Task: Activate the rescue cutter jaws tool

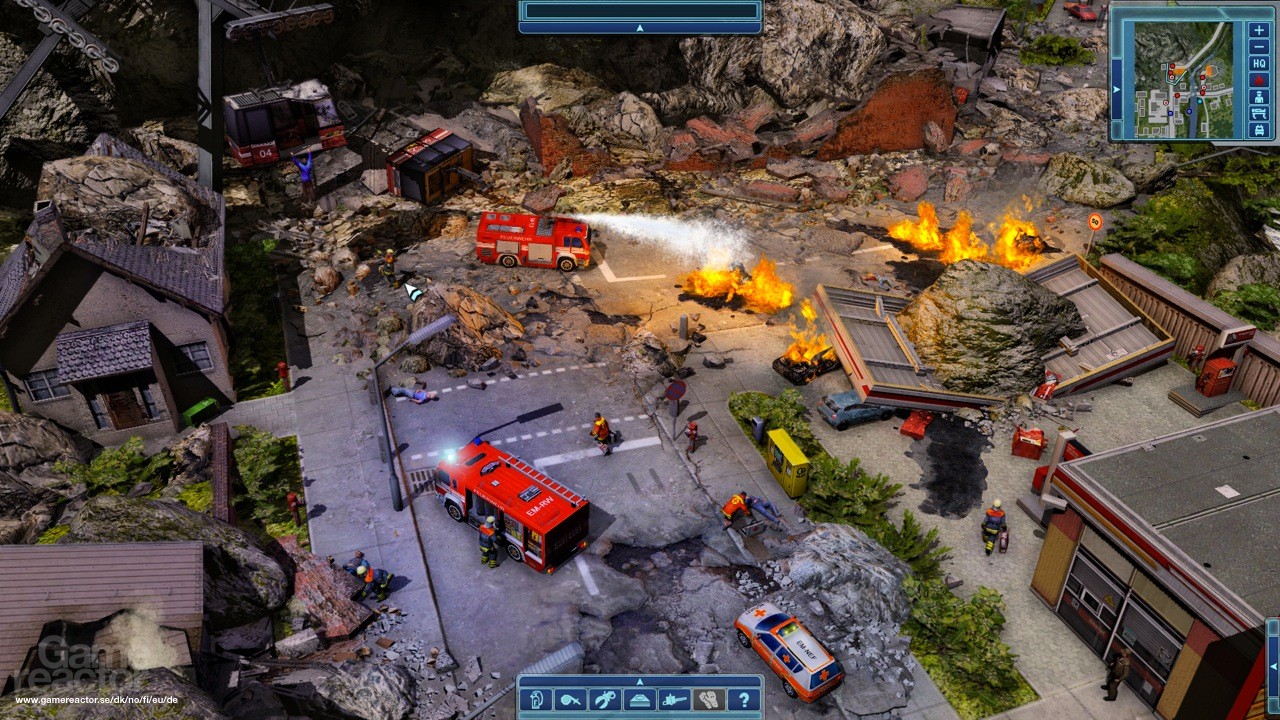Action: [604, 700]
